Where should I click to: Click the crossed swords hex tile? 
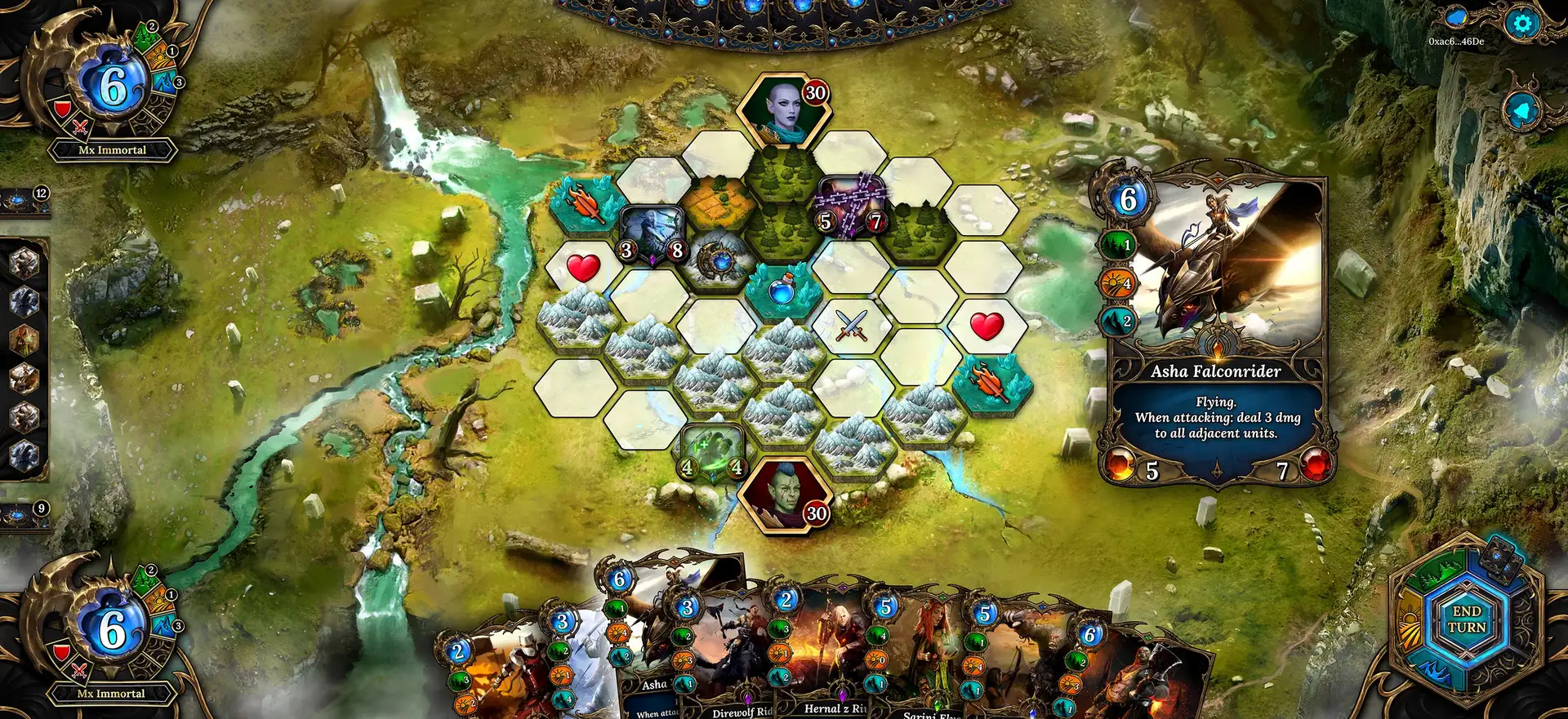click(x=852, y=326)
